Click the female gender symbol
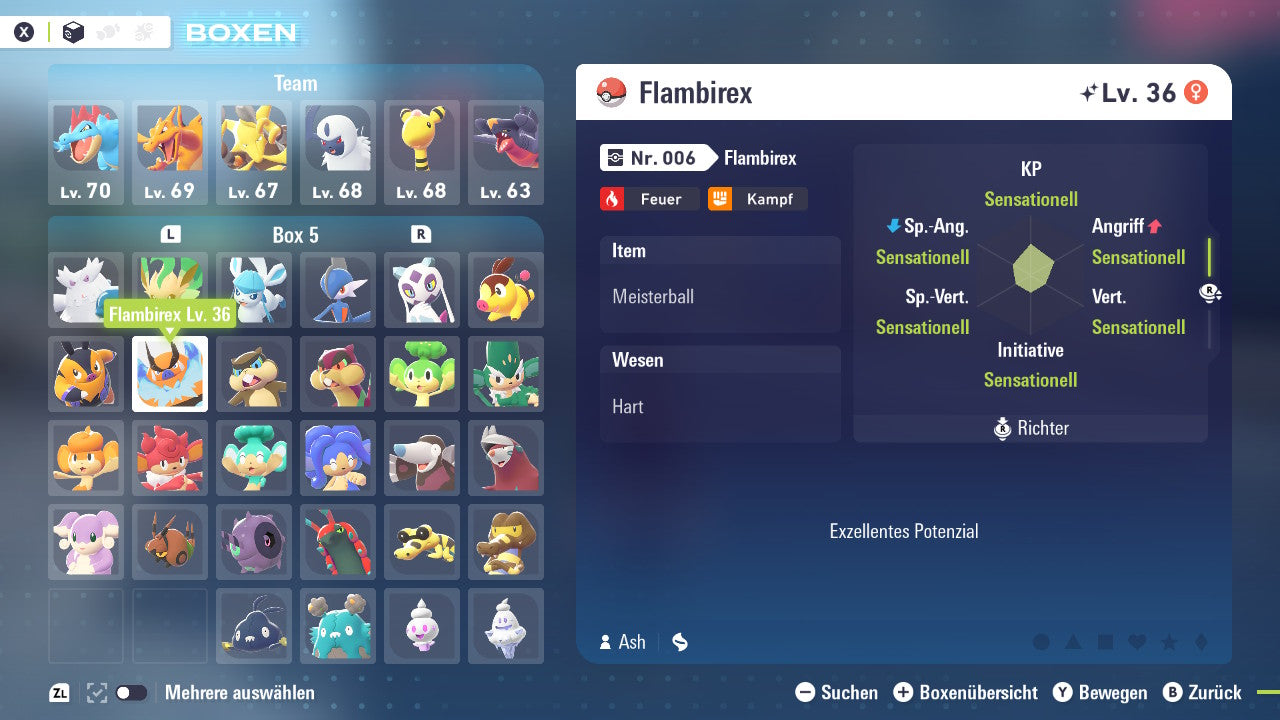 1196,92
